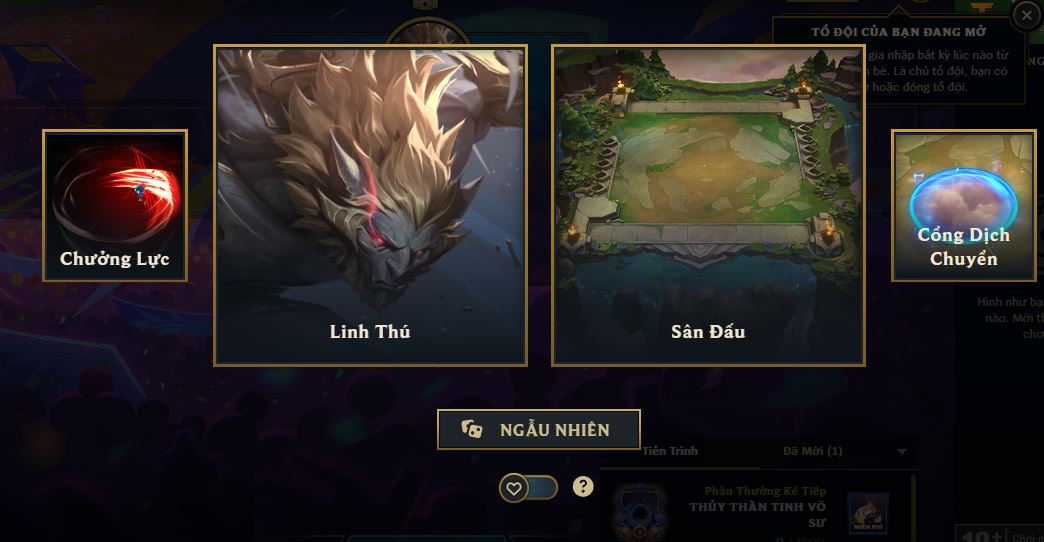Open the Linh Thú selection card
This screenshot has height=542, width=1044.
(370, 205)
